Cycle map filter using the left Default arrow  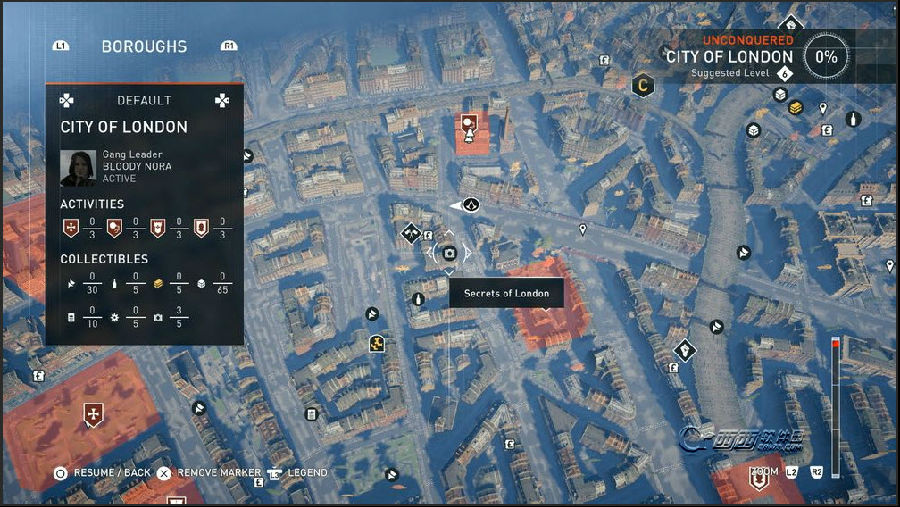point(67,100)
